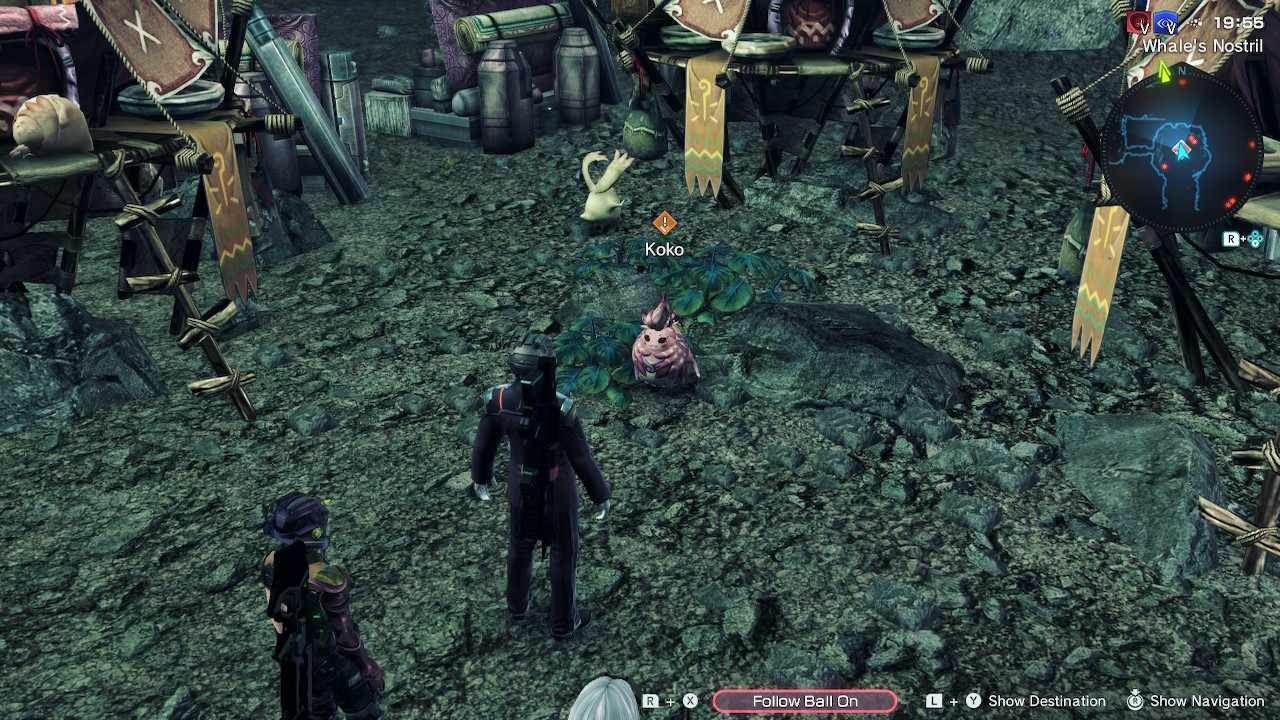This screenshot has height=720, width=1280.
Task: Select Koko's orange quest marker
Action: point(664,223)
